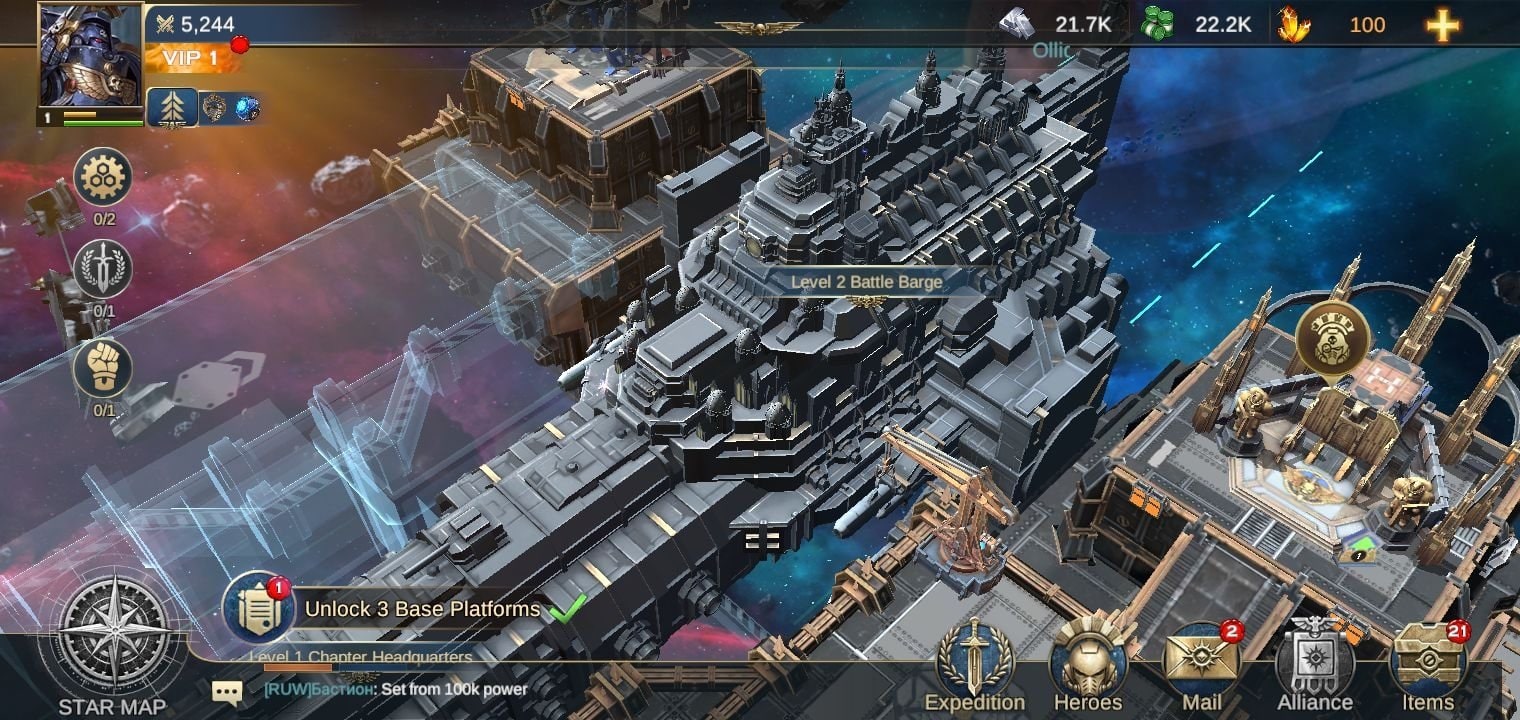The image size is (1520, 720).
Task: Open the quest list icon
Action: 258,609
